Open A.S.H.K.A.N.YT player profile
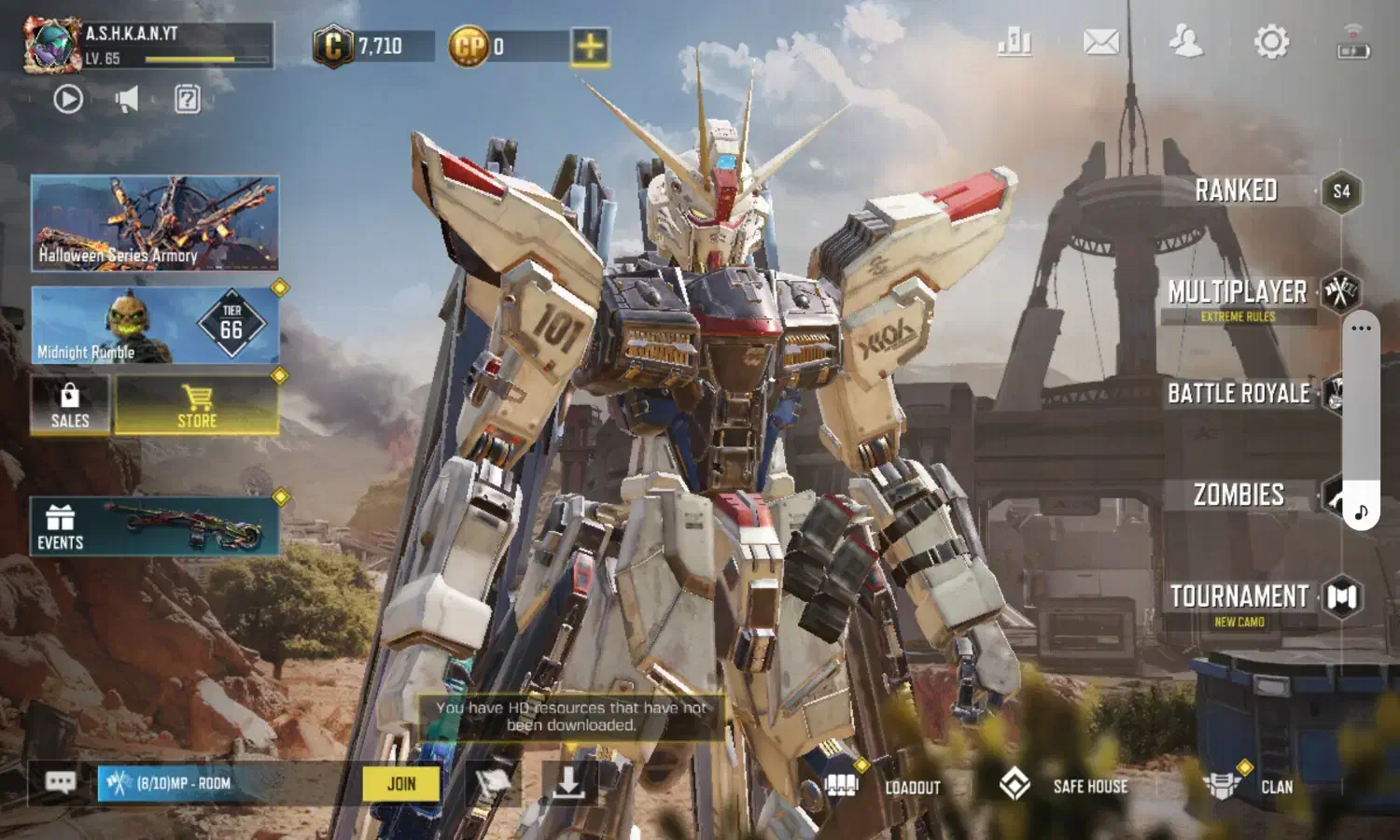1400x840 pixels. click(x=53, y=45)
